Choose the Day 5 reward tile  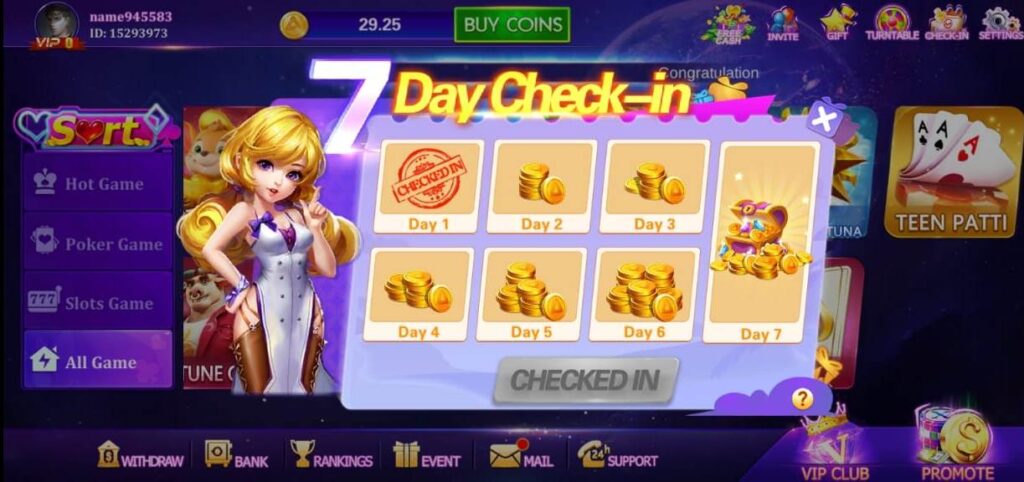point(534,295)
